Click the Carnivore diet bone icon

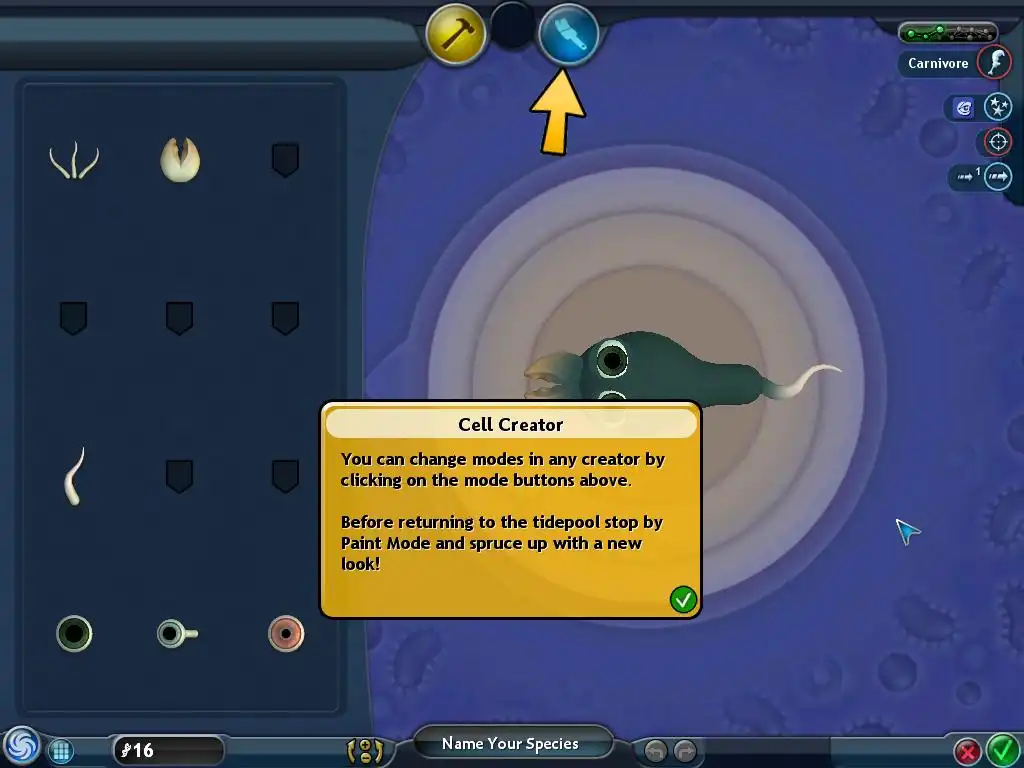pos(994,63)
